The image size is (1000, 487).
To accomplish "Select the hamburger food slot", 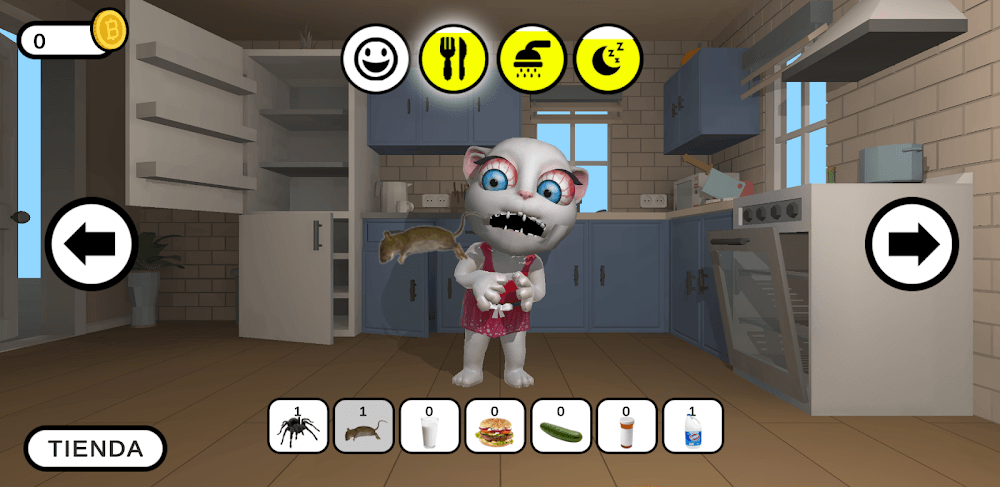I will pyautogui.click(x=495, y=426).
